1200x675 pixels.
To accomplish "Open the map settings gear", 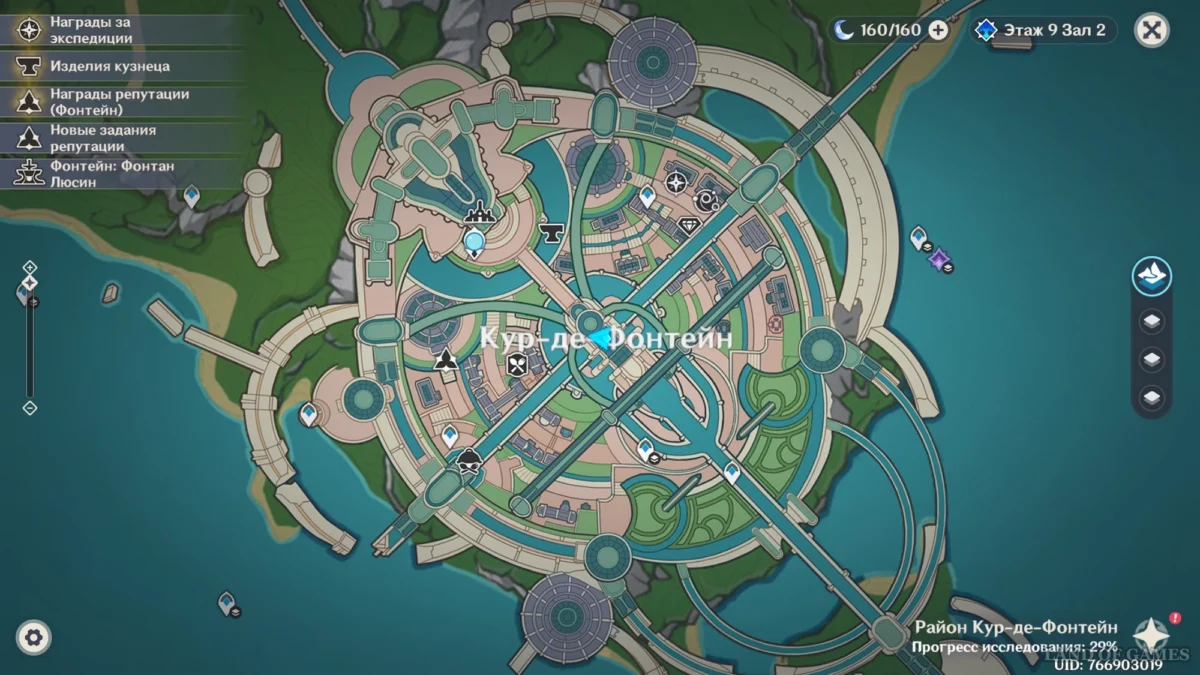I will (x=33, y=637).
